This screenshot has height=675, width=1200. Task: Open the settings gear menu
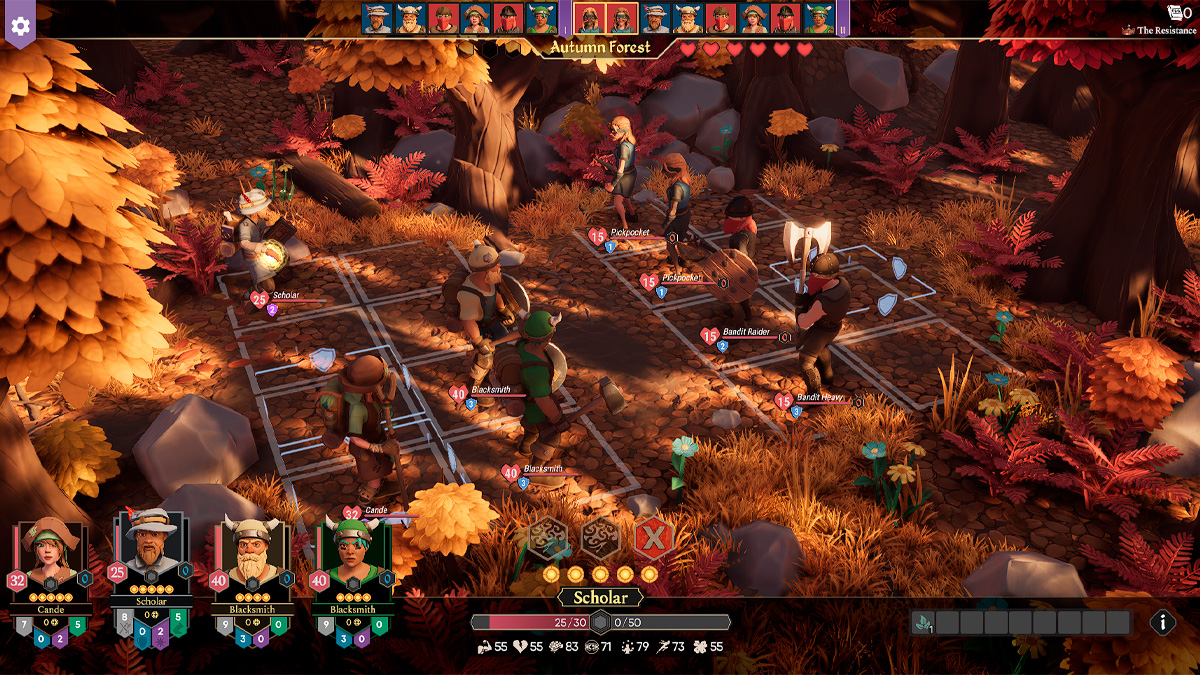click(x=20, y=21)
